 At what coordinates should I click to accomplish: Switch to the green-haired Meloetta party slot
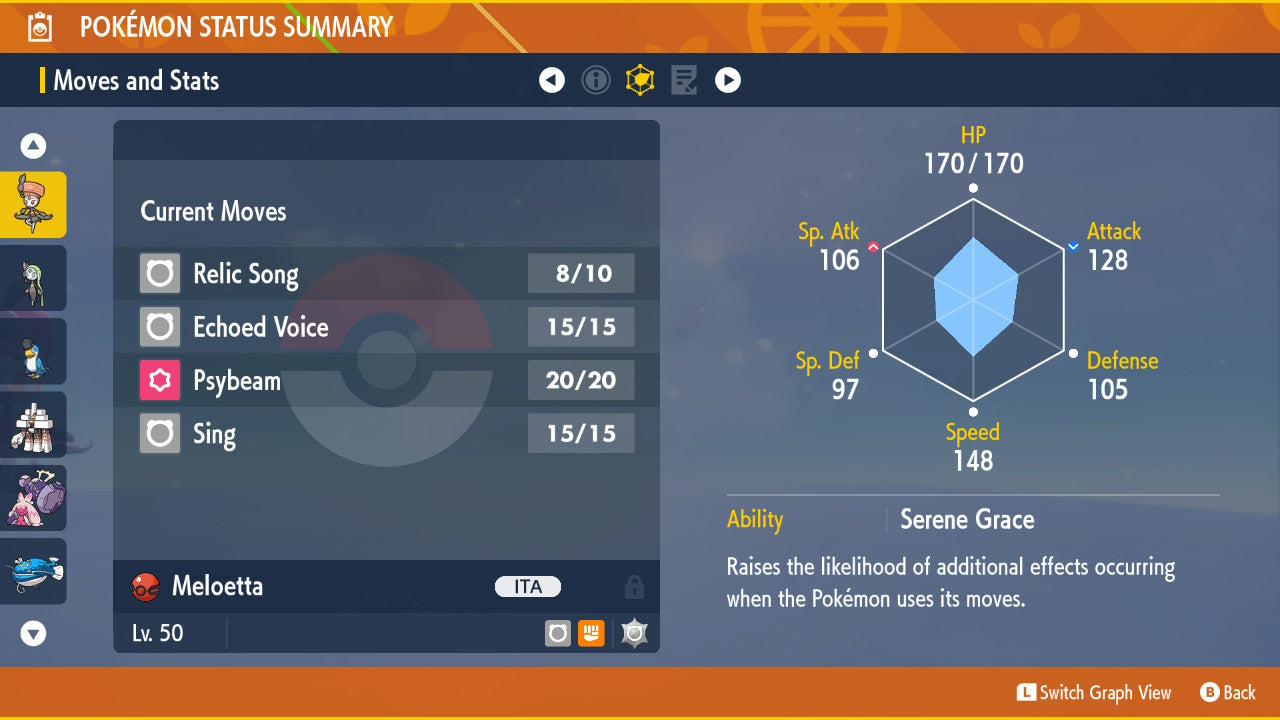coord(34,278)
